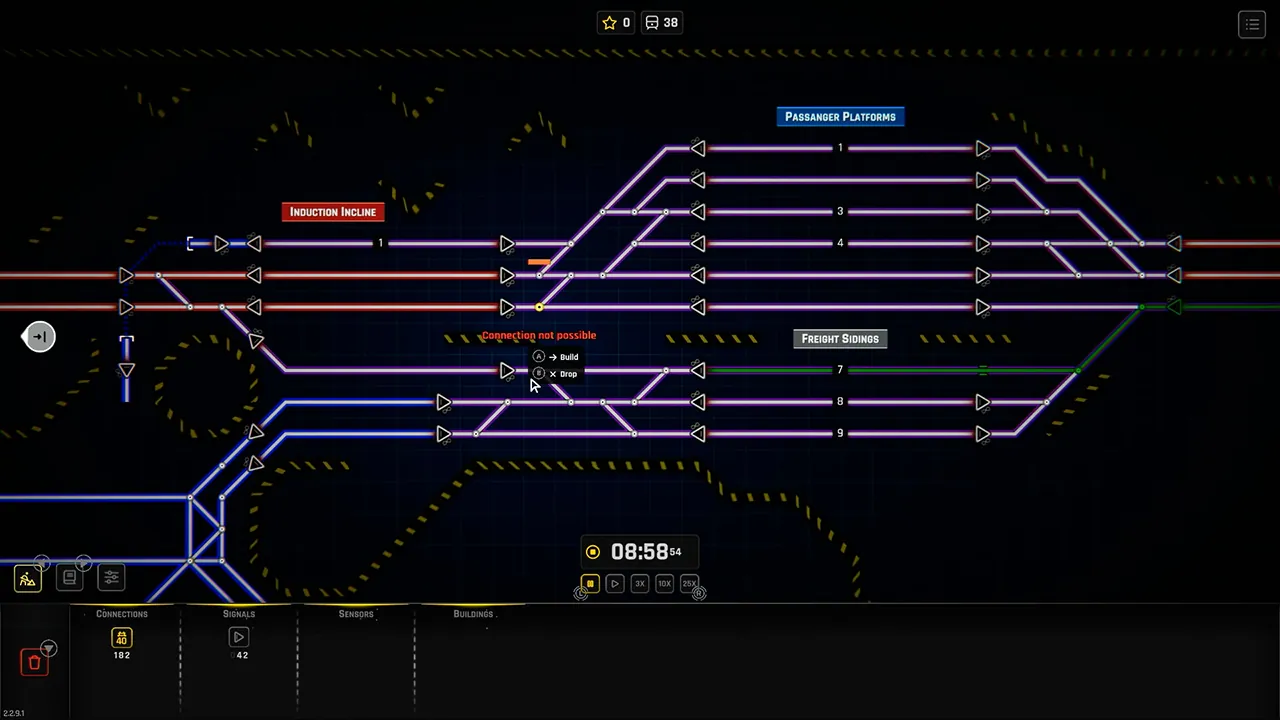Image resolution: width=1280 pixels, height=720 pixels.
Task: Select the yellow construction mode icon
Action: click(27, 578)
